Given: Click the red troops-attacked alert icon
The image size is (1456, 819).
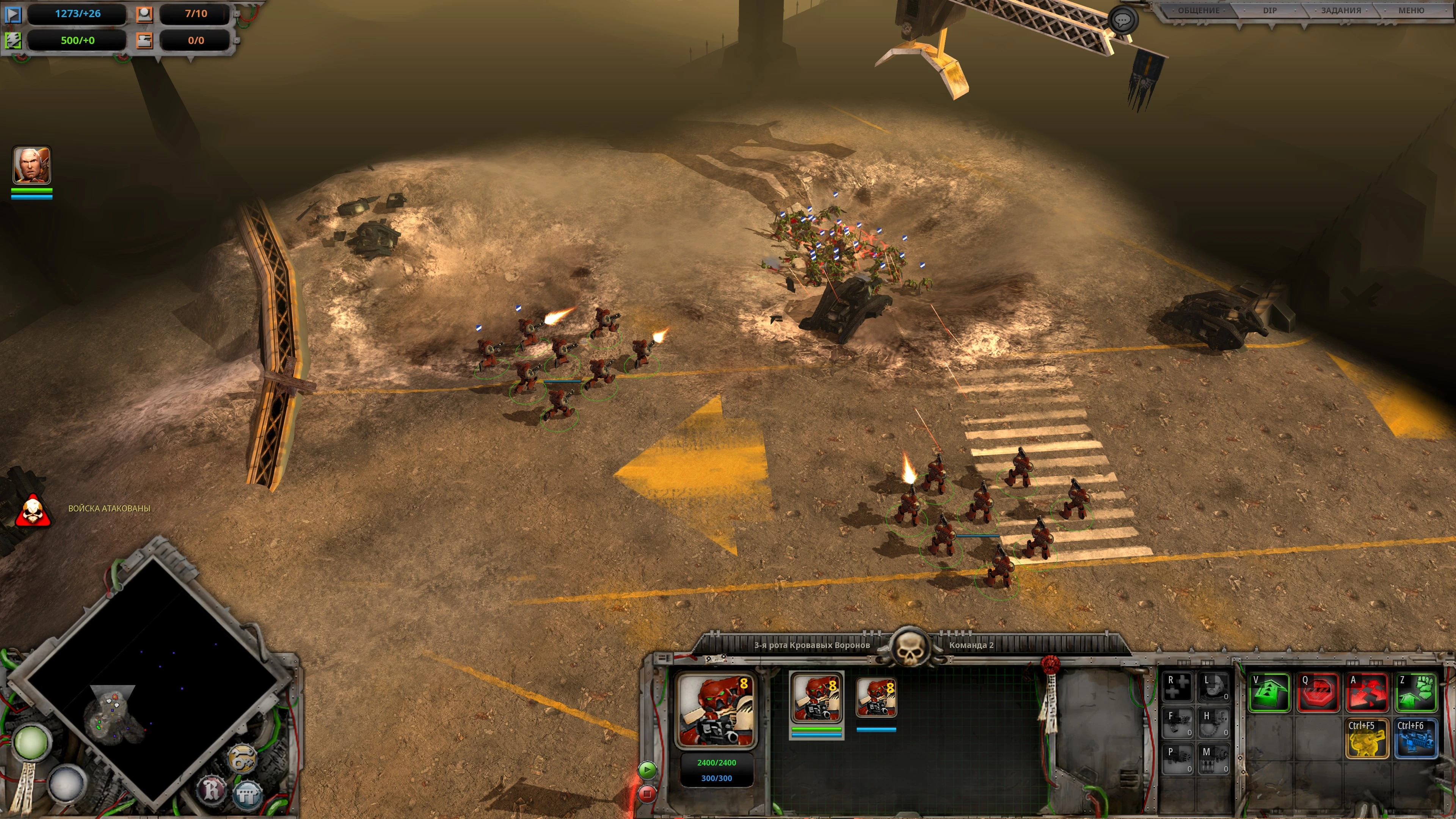Looking at the screenshot, I should pos(33,510).
